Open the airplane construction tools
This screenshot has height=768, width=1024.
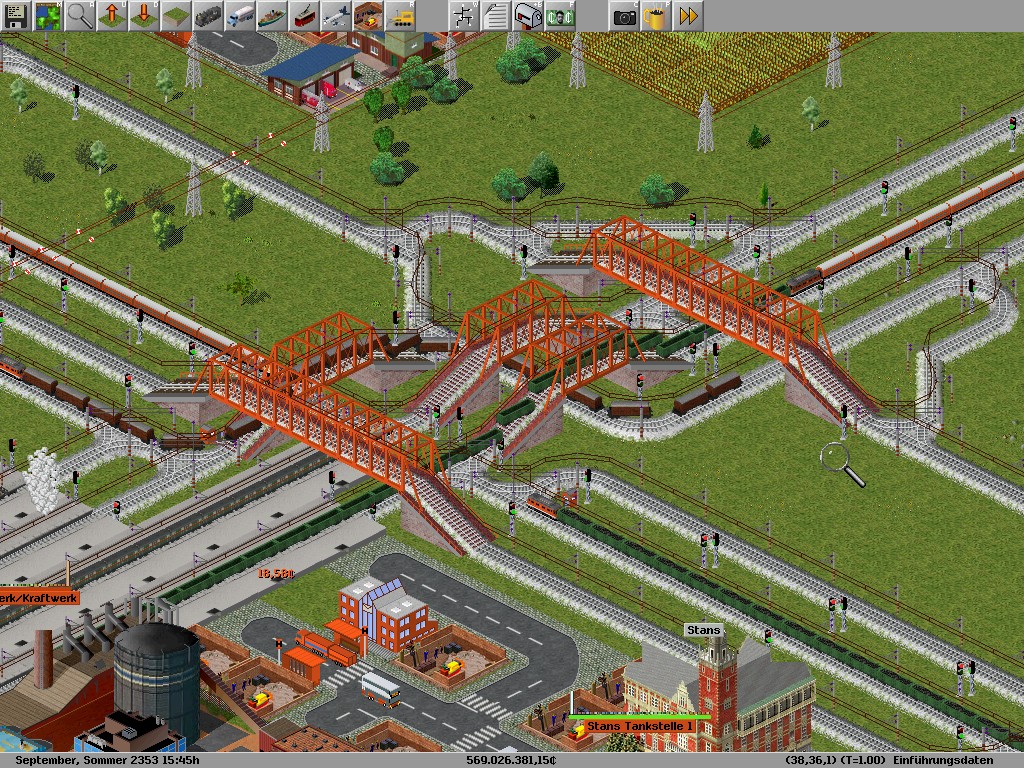click(x=336, y=16)
